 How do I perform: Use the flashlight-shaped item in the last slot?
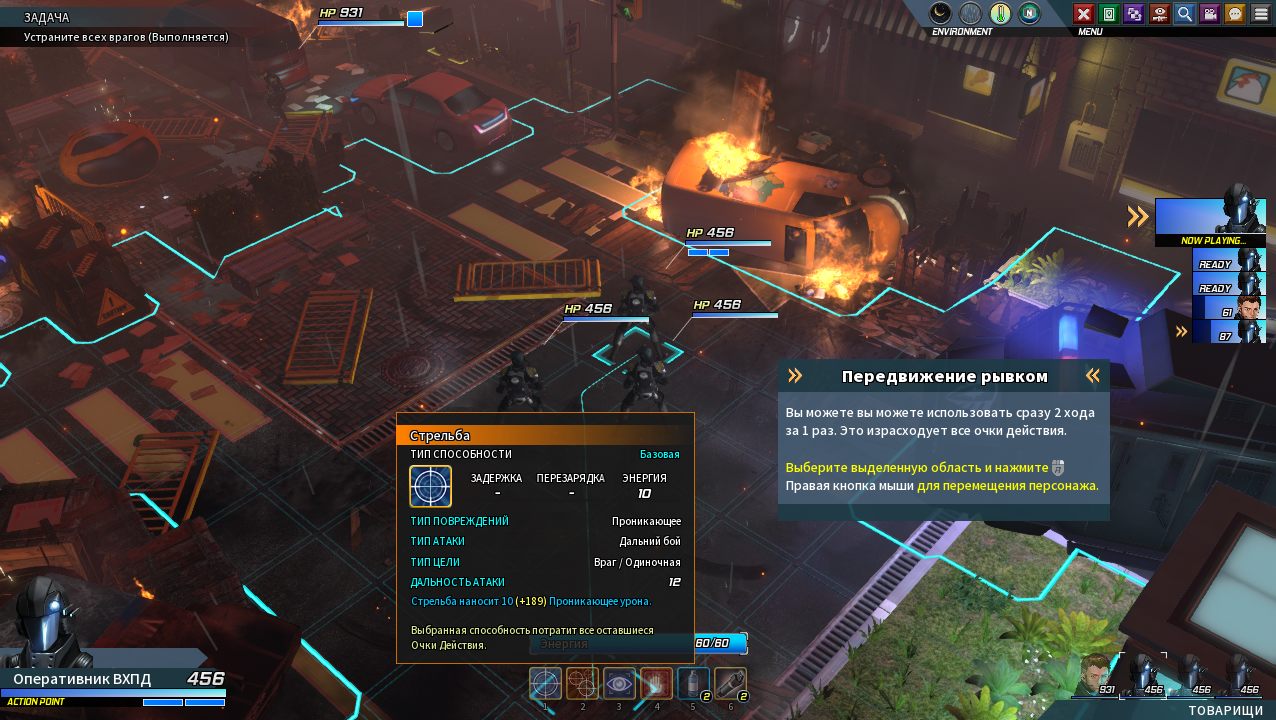pyautogui.click(x=730, y=683)
